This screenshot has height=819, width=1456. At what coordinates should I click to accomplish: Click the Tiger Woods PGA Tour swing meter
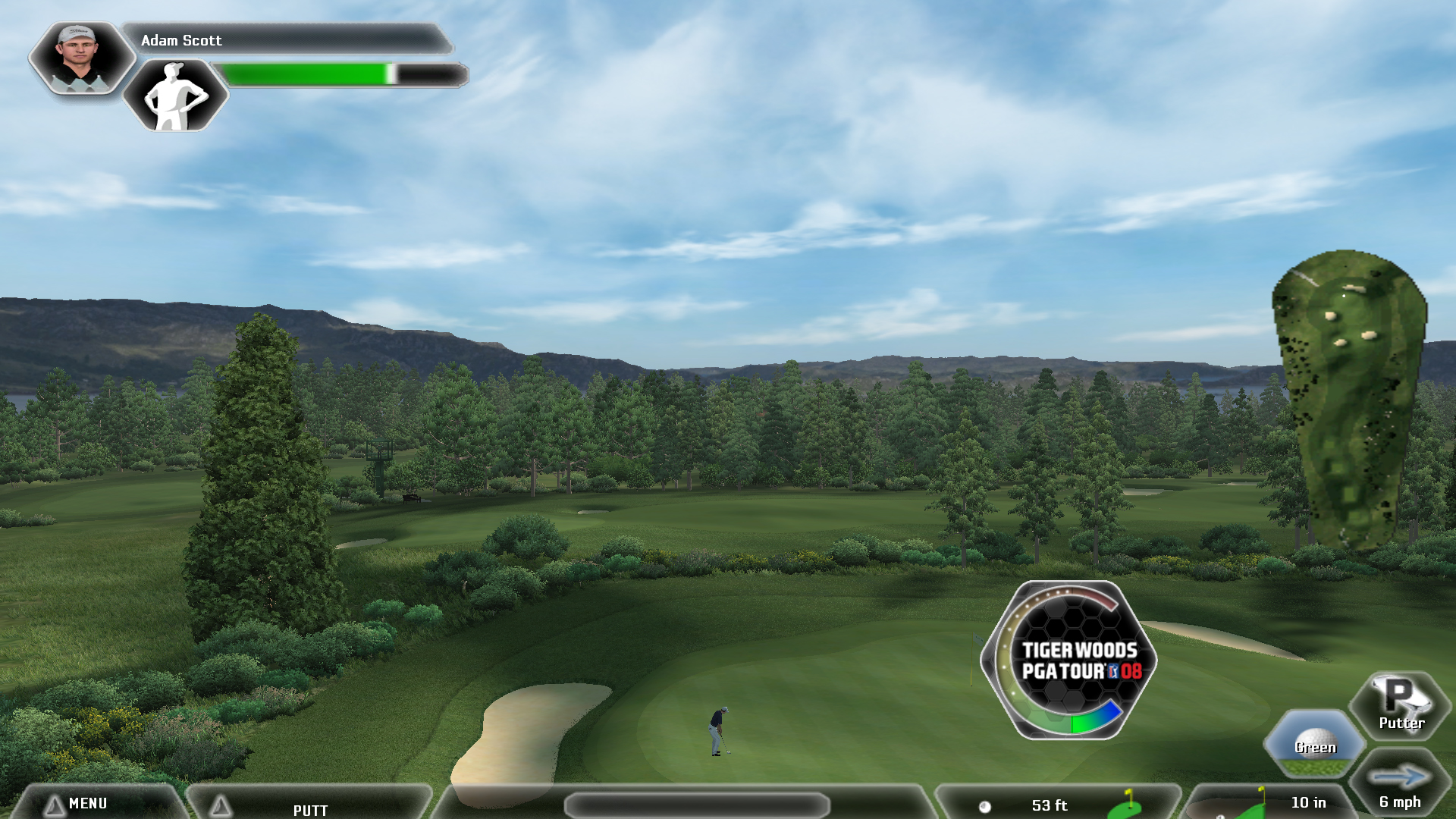pos(1070,660)
